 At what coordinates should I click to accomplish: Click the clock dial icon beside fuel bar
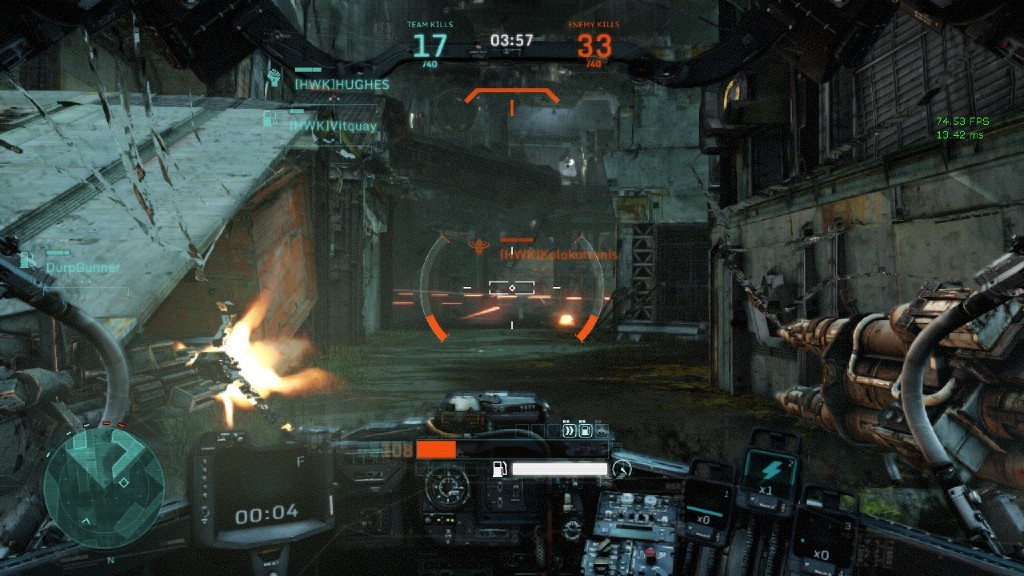622,468
